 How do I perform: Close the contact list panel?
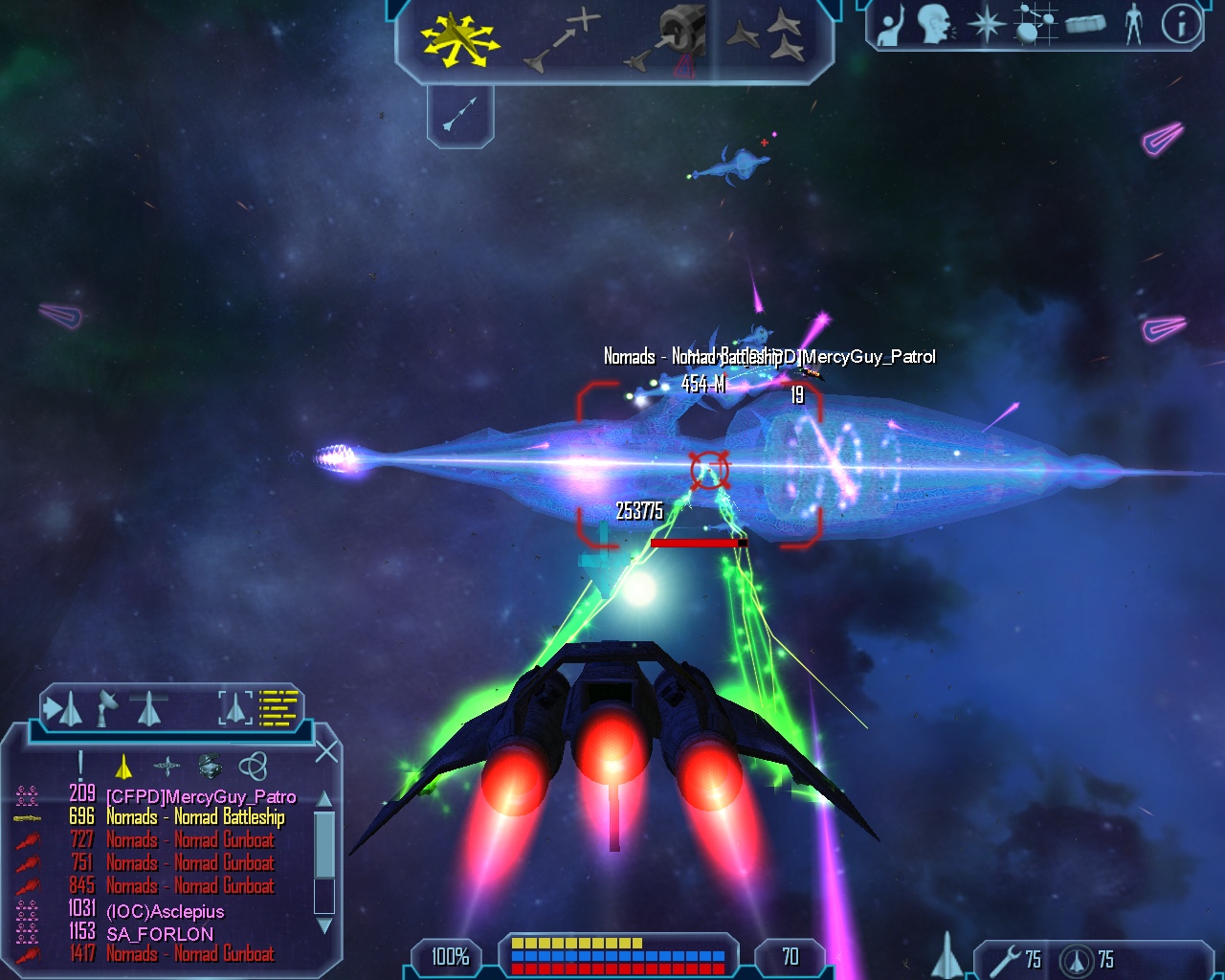coord(326,751)
